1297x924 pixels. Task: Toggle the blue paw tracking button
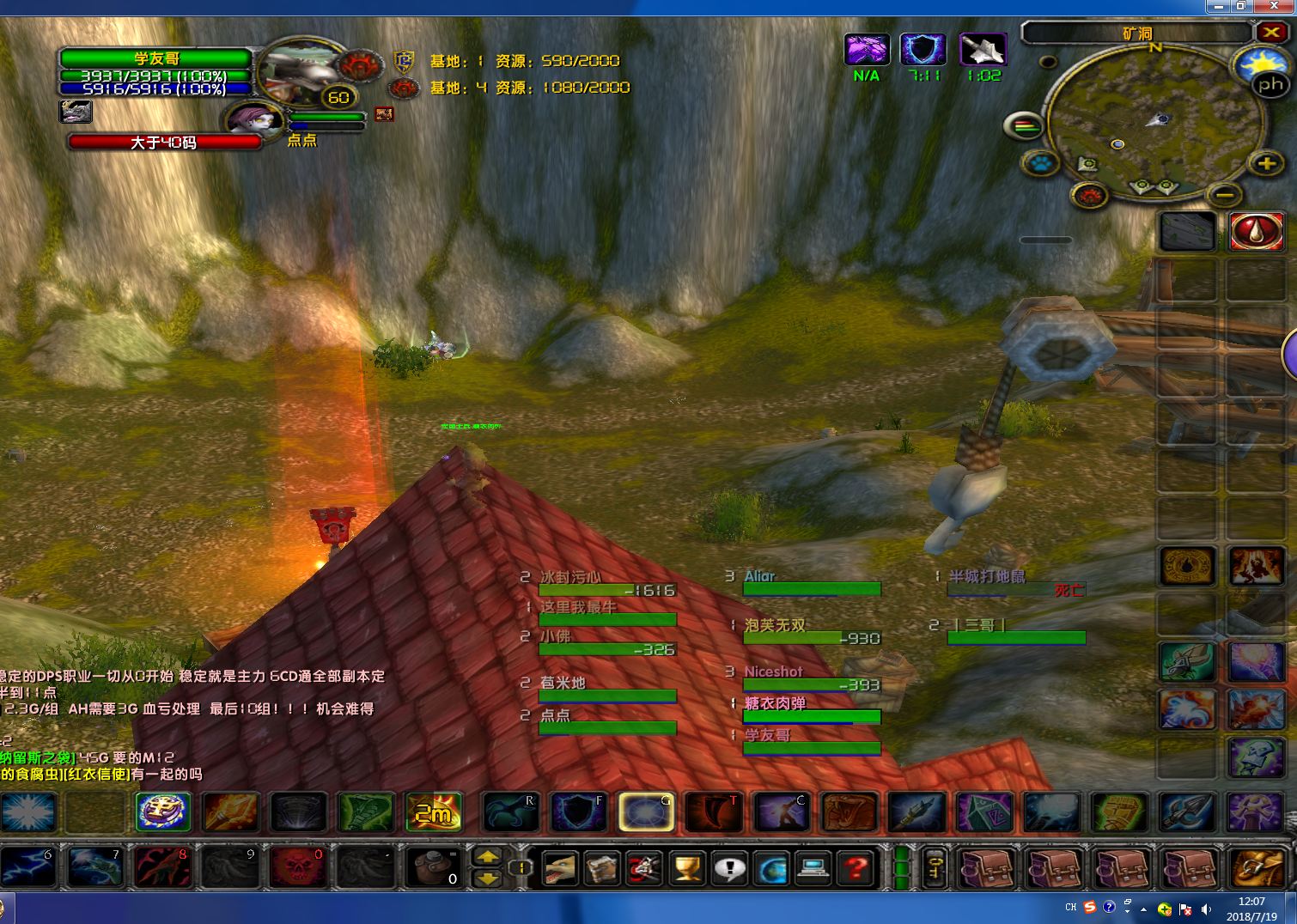pos(1040,162)
